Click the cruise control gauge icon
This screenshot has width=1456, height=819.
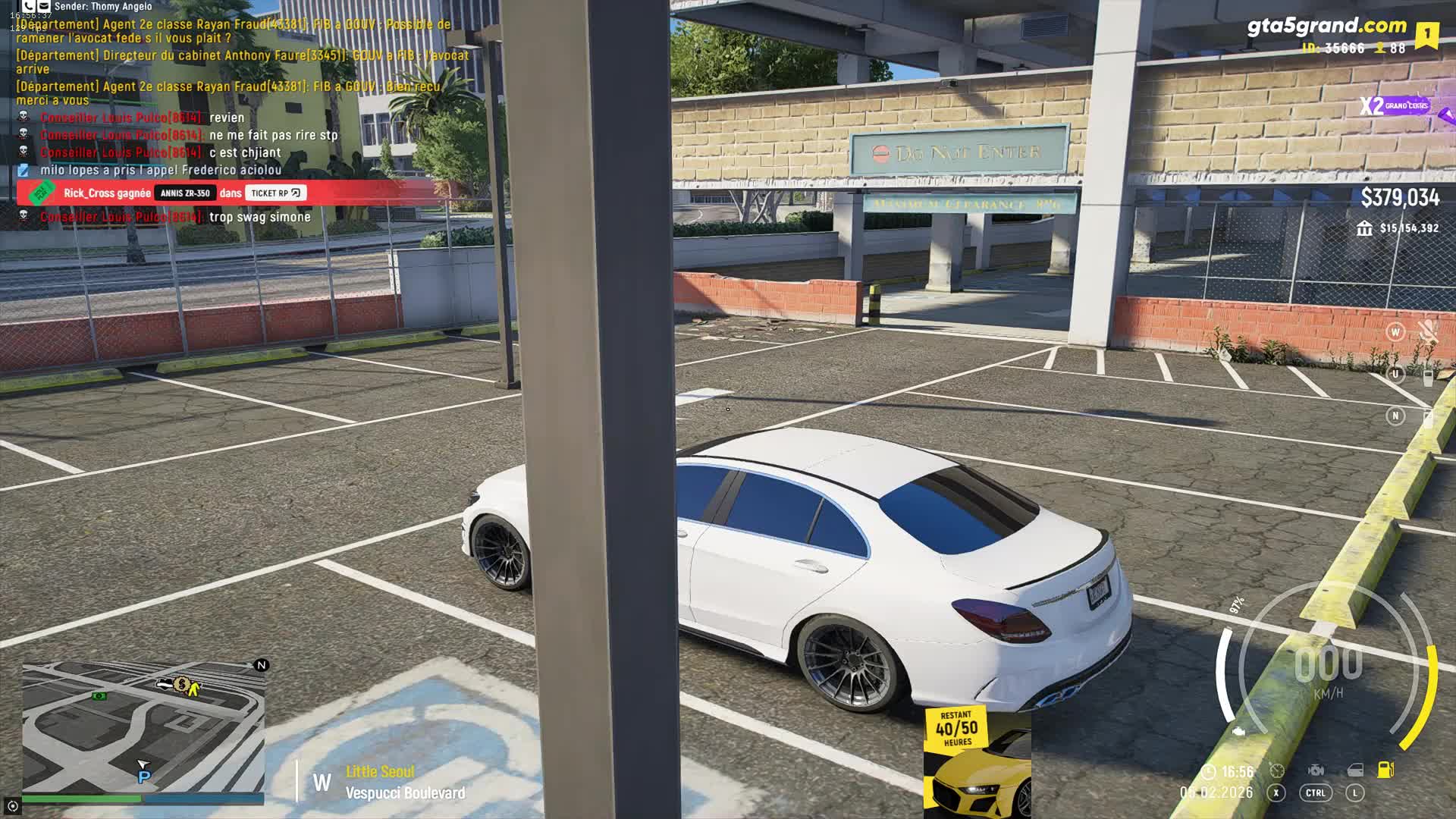click(x=1277, y=770)
